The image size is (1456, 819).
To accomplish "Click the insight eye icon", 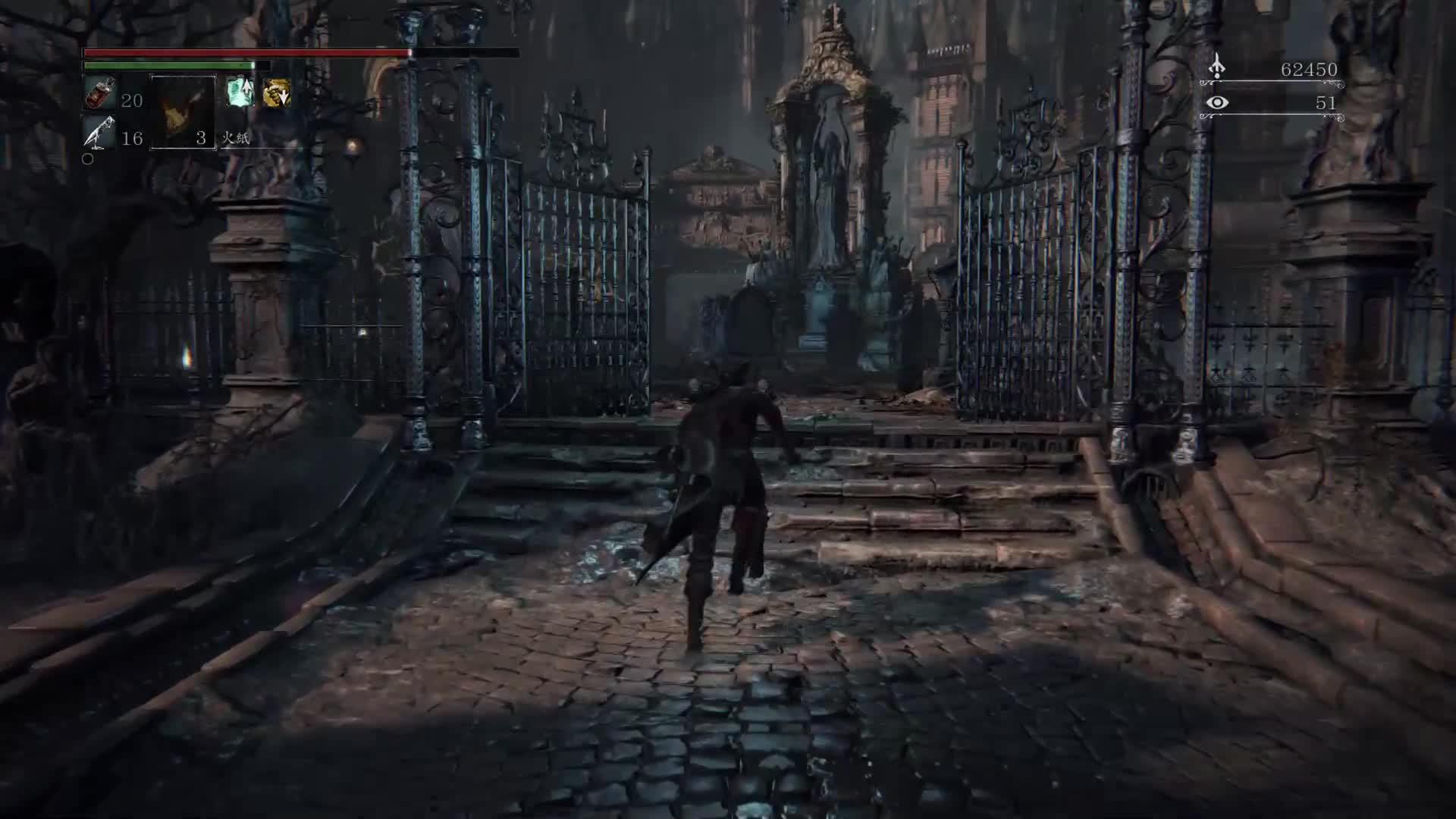I will coord(1217,102).
